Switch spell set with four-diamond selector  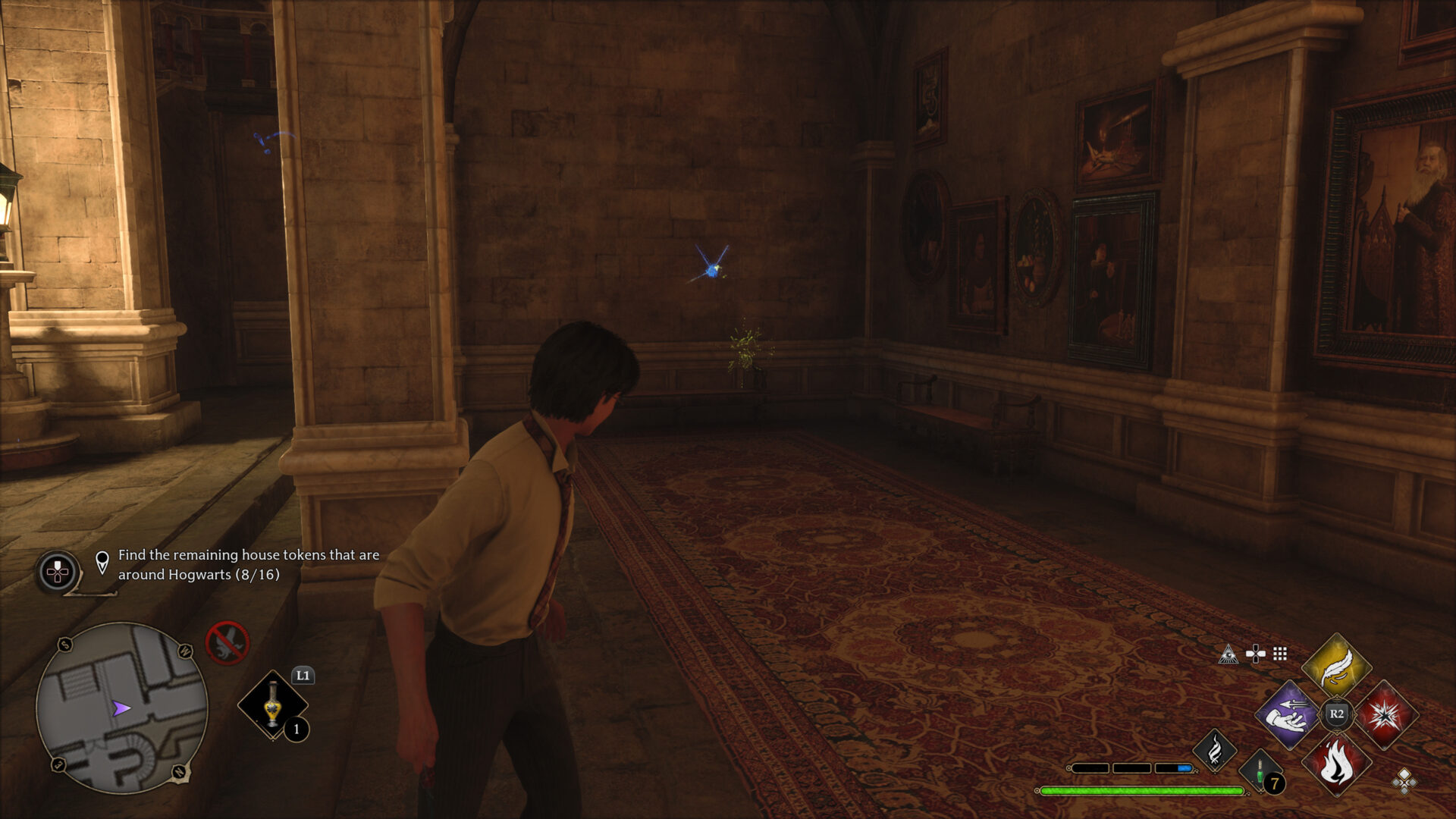click(1404, 780)
